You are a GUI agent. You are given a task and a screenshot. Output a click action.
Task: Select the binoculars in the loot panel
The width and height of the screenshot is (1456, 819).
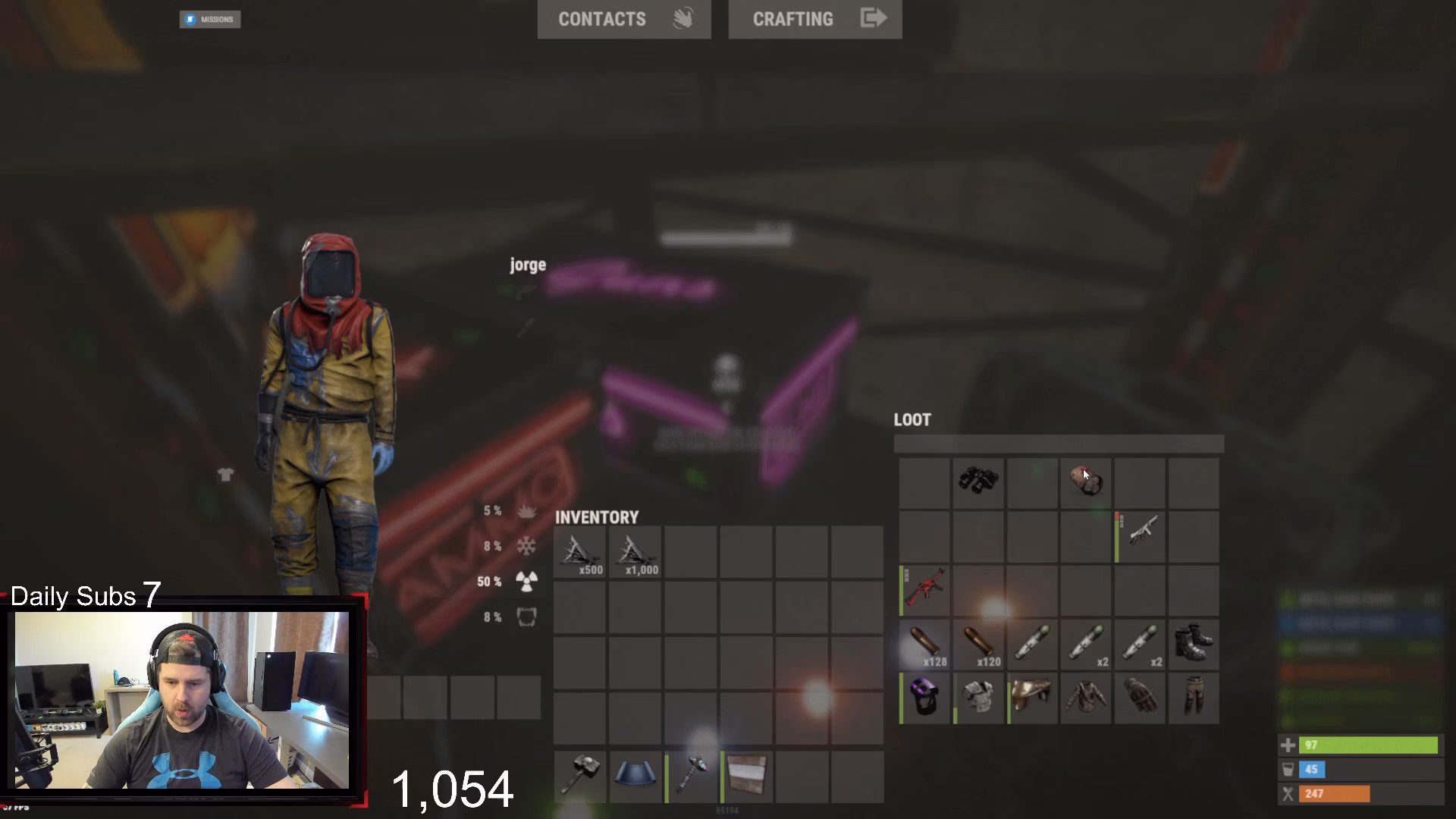pos(979,481)
